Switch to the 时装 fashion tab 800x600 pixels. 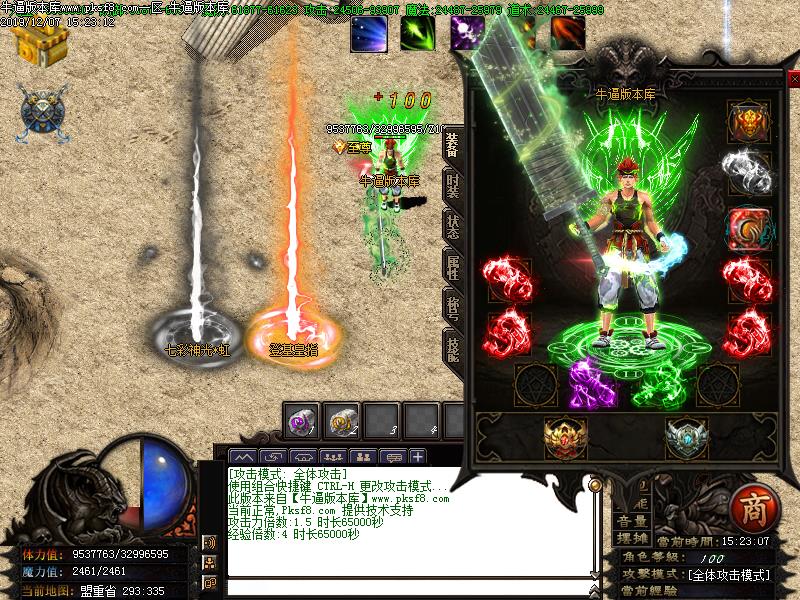(453, 184)
